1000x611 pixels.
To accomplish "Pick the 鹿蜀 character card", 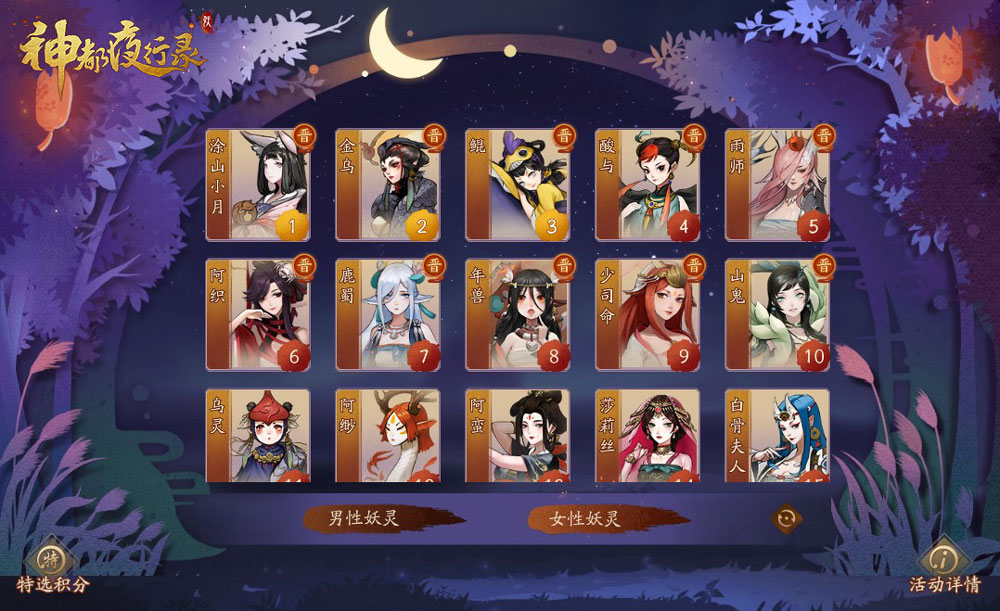I will tap(388, 314).
